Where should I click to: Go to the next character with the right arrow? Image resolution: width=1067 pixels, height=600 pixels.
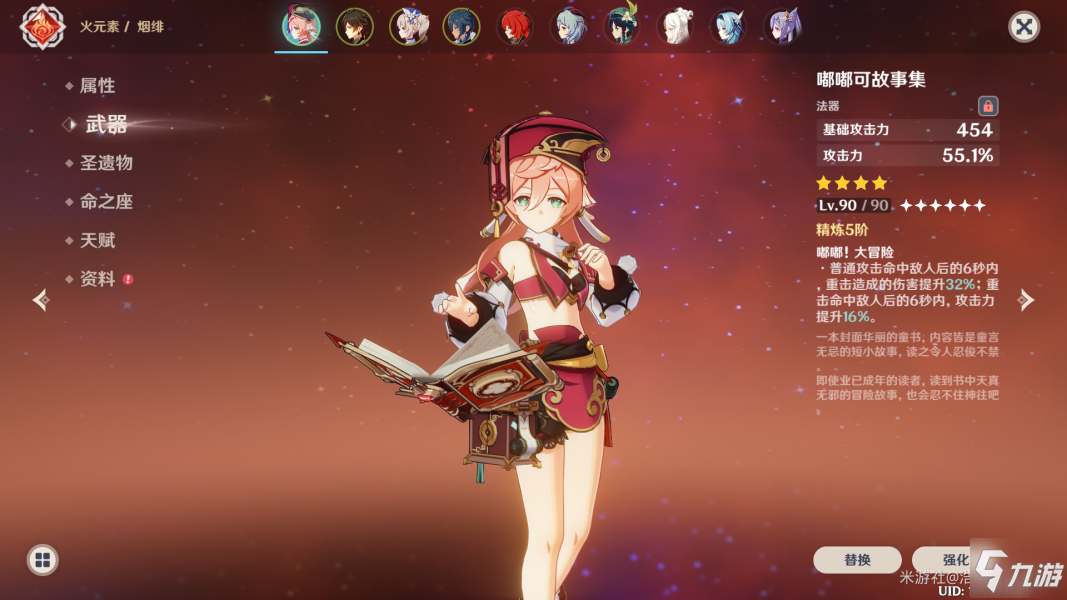1026,300
